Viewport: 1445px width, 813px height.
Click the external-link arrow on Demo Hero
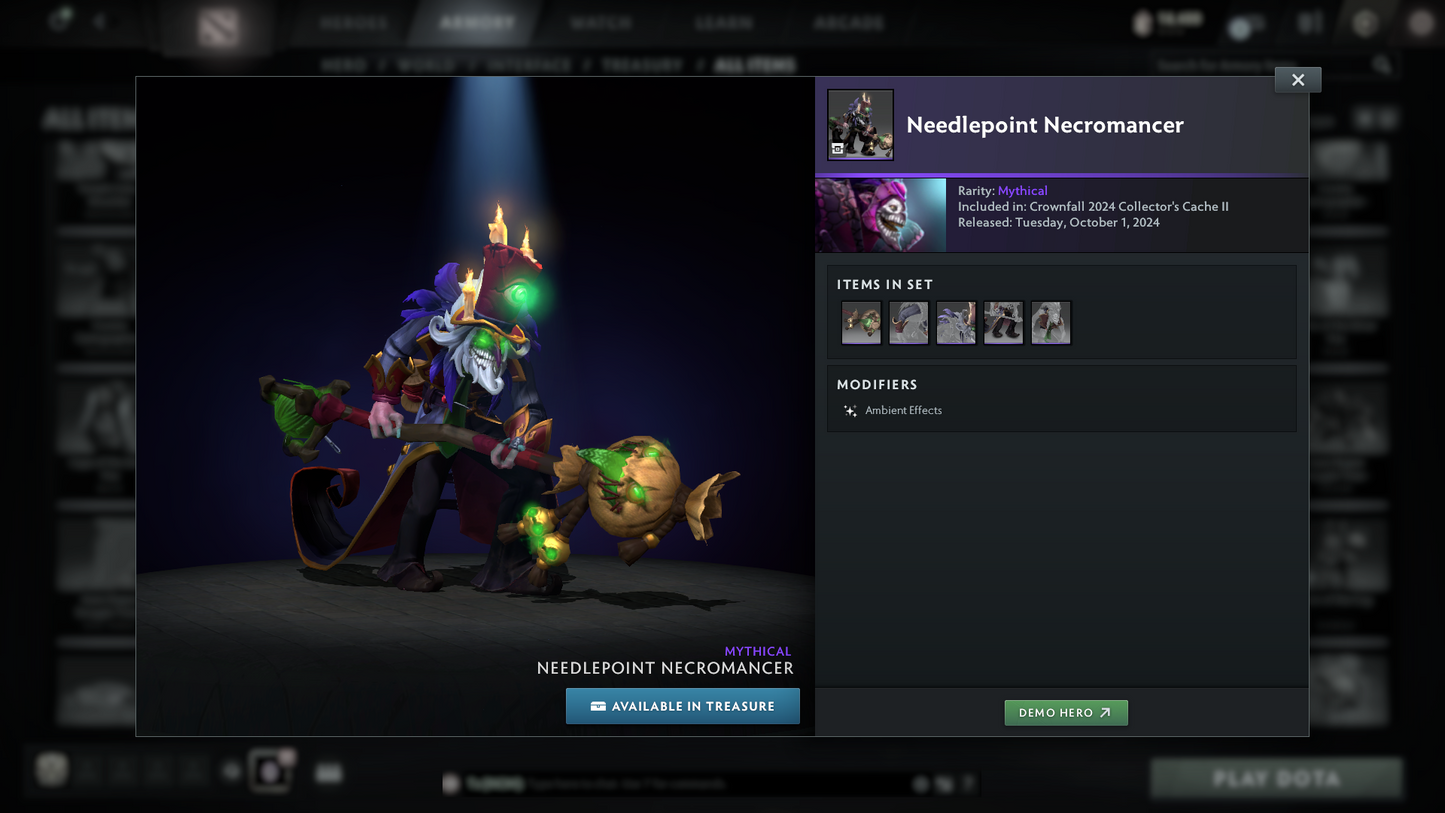coord(1103,712)
